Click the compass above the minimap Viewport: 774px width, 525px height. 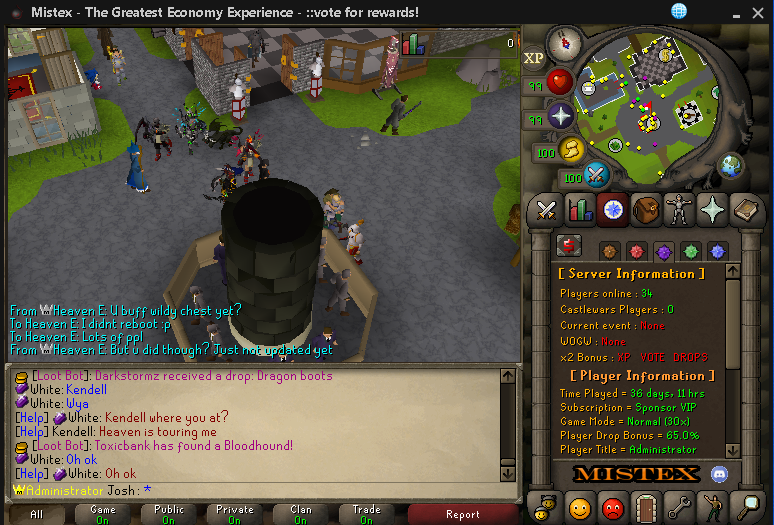(565, 41)
